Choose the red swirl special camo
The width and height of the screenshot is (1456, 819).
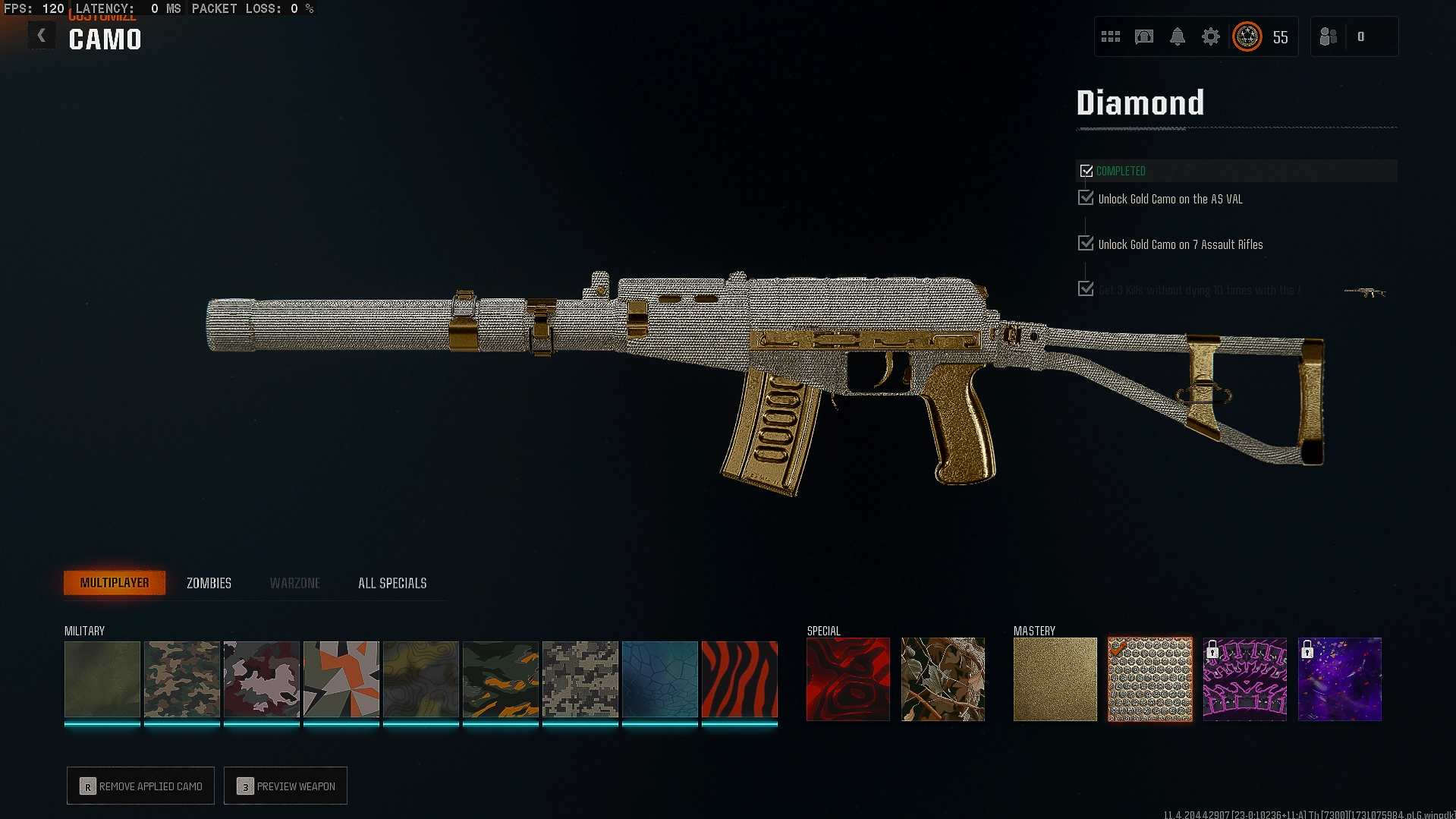coord(847,679)
